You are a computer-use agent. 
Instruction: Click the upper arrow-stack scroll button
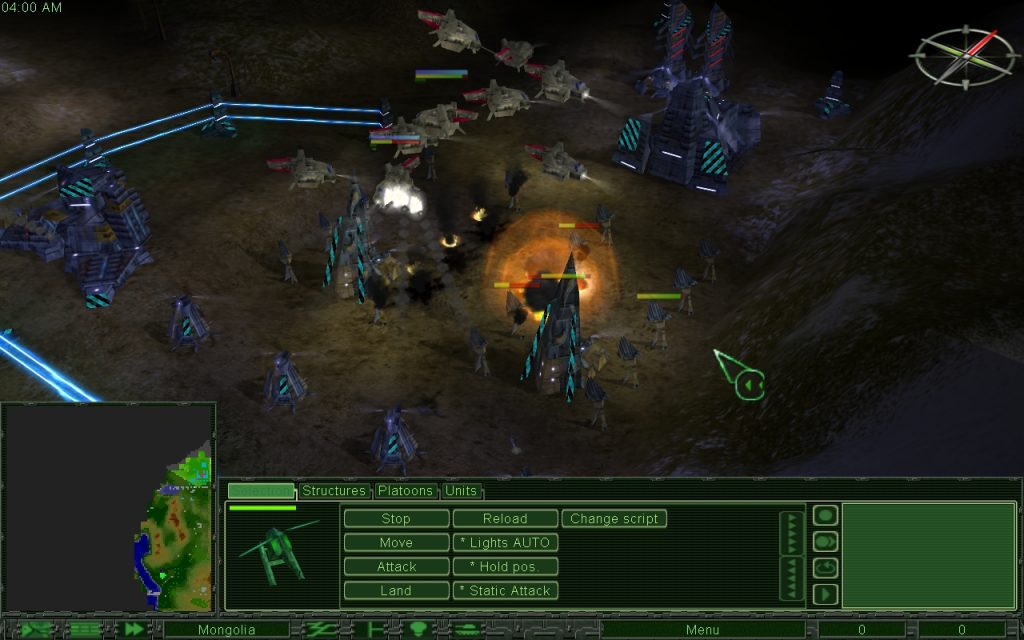click(792, 534)
